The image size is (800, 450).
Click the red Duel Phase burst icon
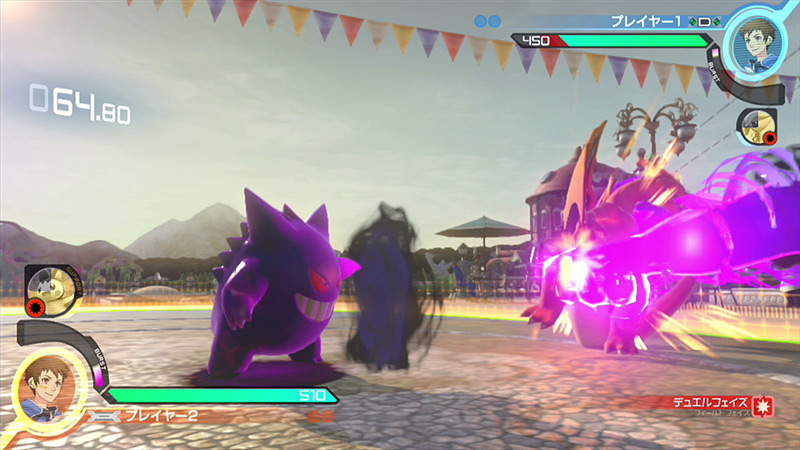[x=767, y=406]
